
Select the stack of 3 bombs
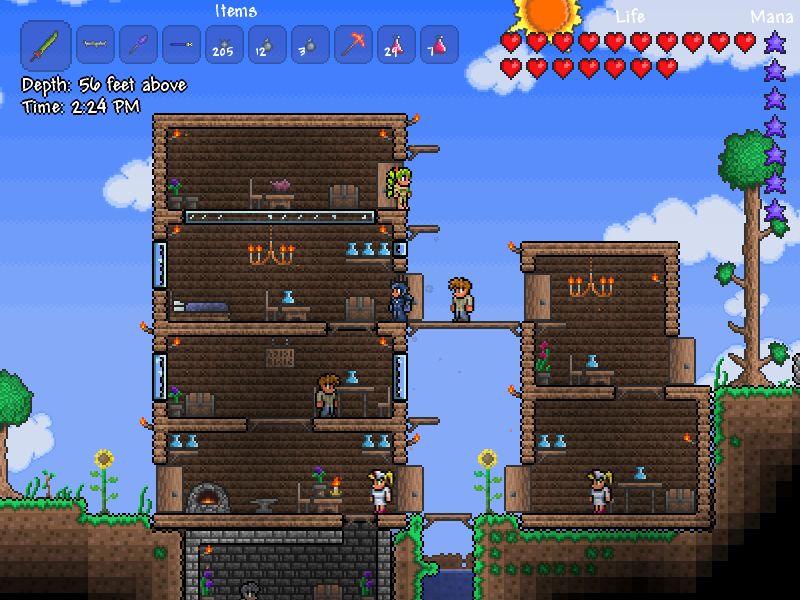pyautogui.click(x=310, y=45)
